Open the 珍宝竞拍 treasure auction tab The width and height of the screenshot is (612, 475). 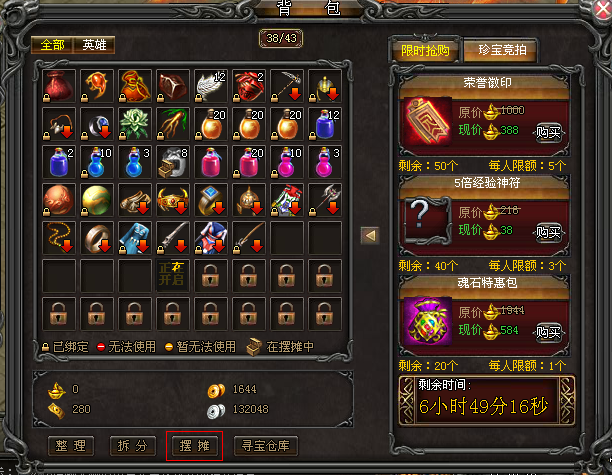501,51
